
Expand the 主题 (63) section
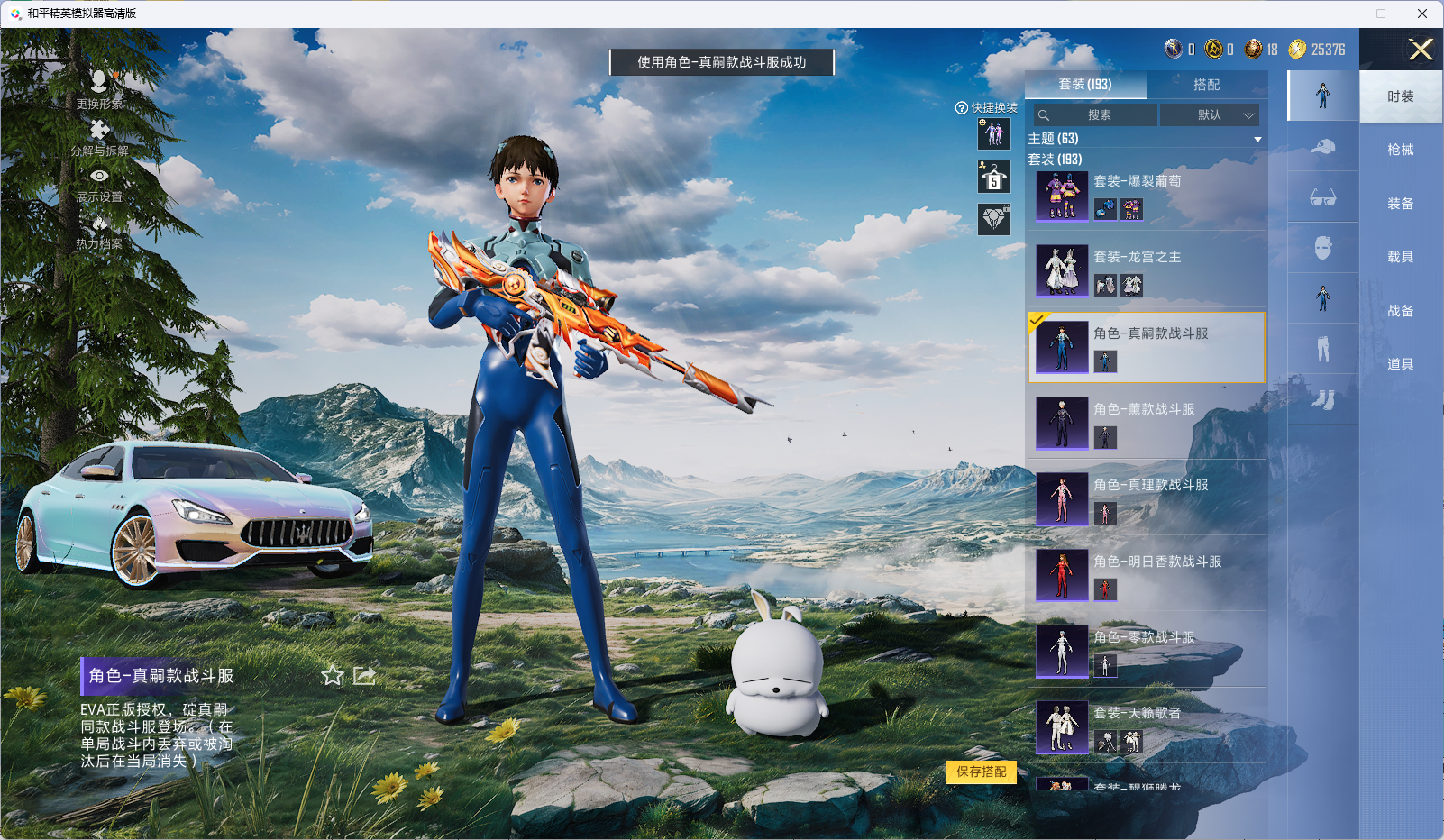tap(1257, 139)
